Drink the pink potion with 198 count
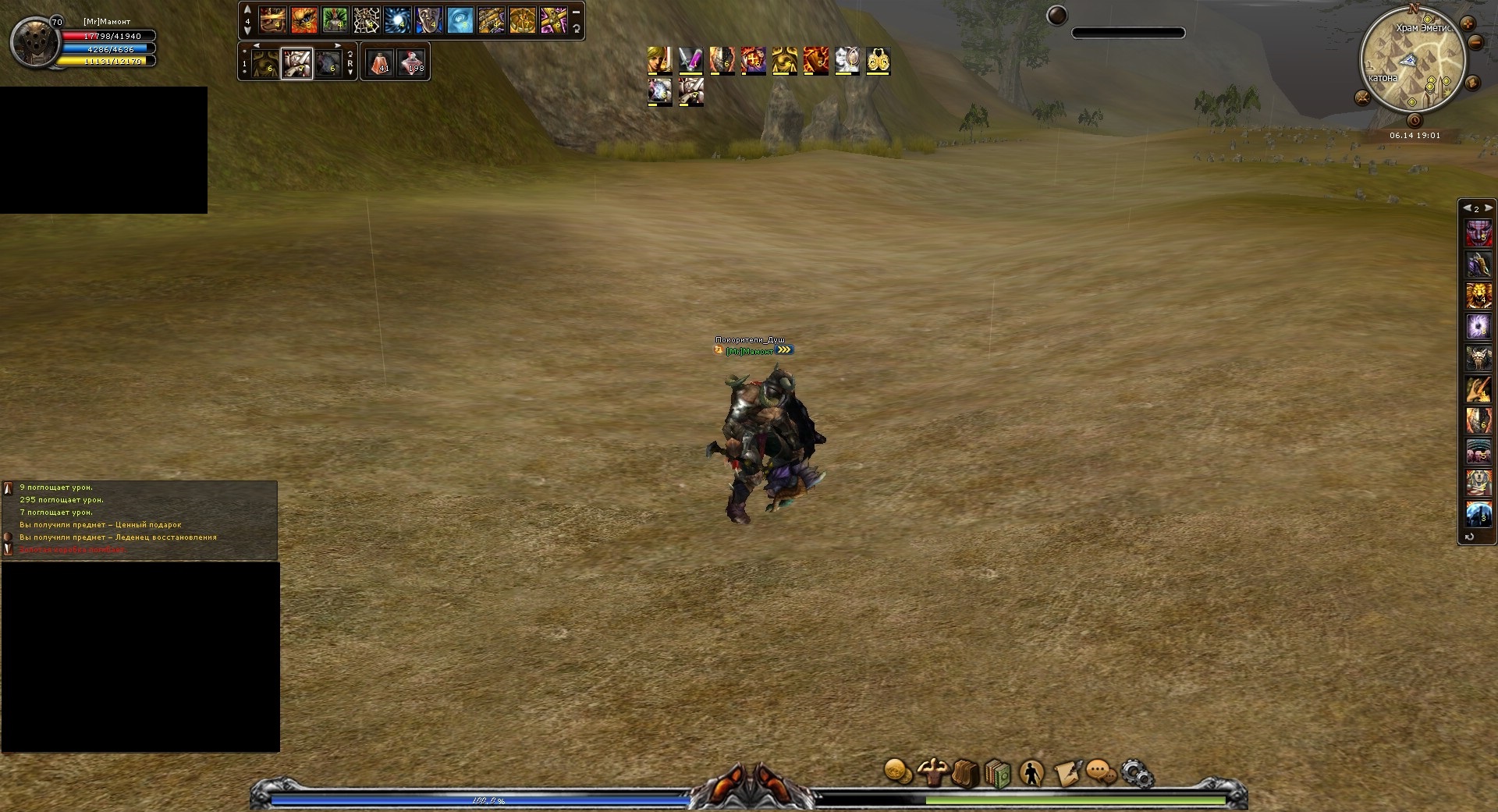 pyautogui.click(x=411, y=62)
